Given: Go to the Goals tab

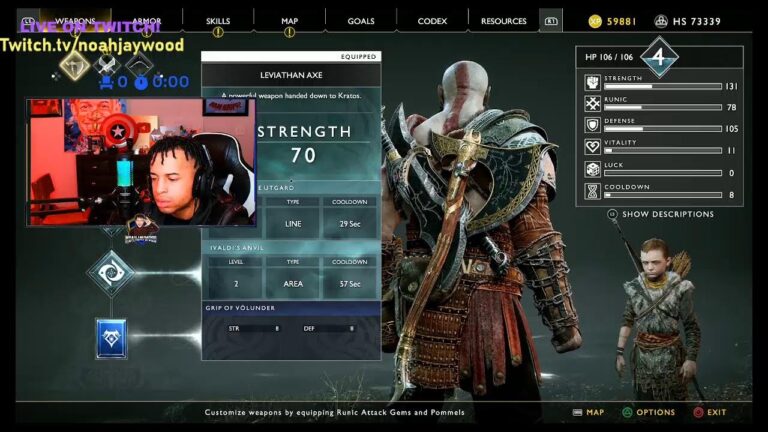Looking at the screenshot, I should (361, 21).
